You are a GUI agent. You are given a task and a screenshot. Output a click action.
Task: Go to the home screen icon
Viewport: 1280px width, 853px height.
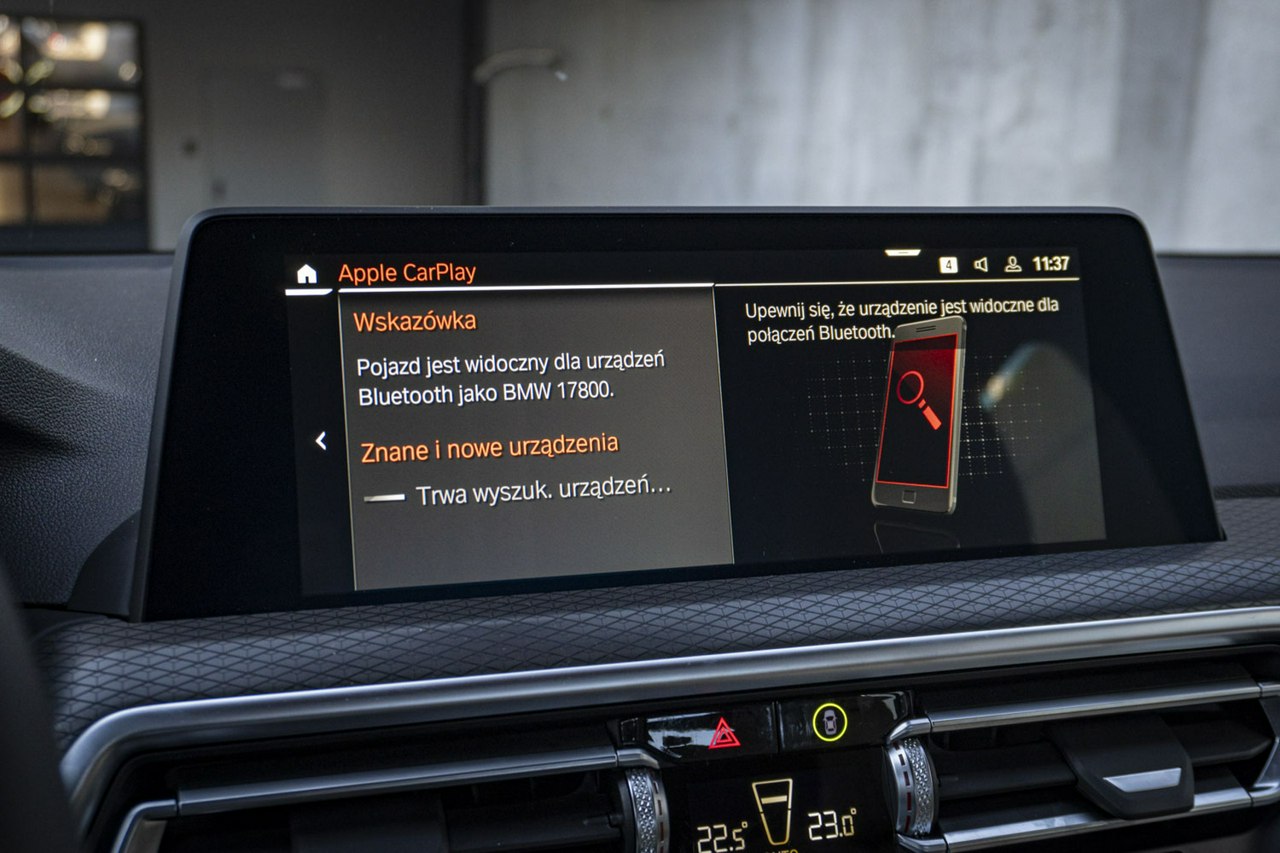[x=306, y=274]
